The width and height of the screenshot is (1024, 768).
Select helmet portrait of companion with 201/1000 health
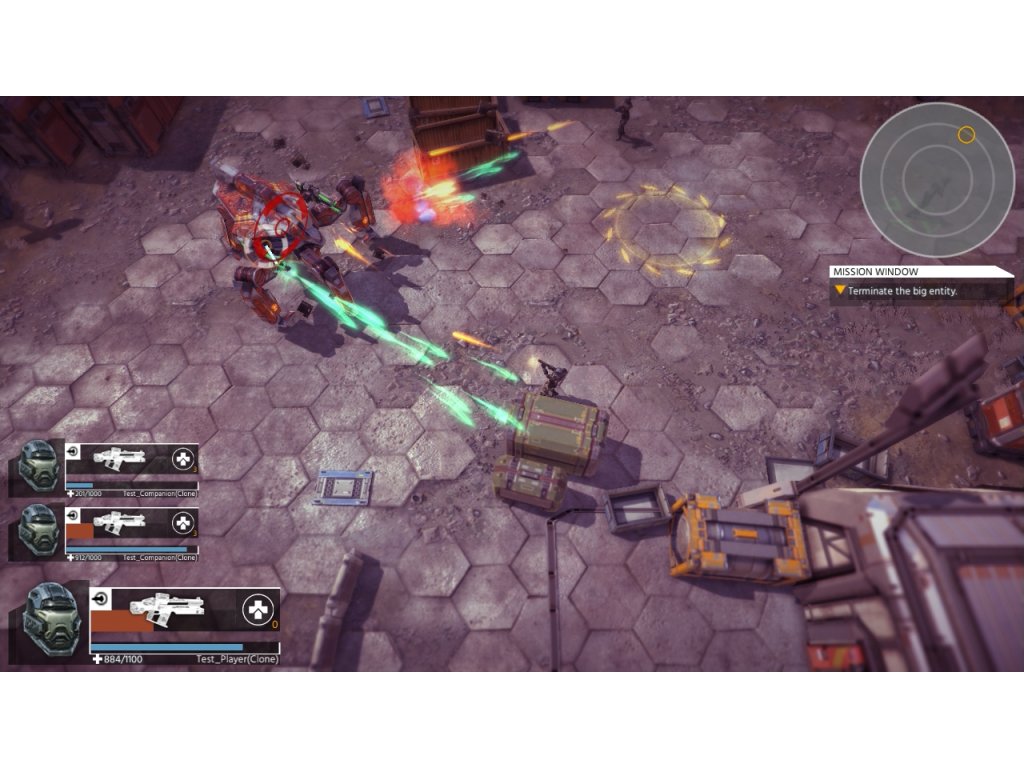39,466
